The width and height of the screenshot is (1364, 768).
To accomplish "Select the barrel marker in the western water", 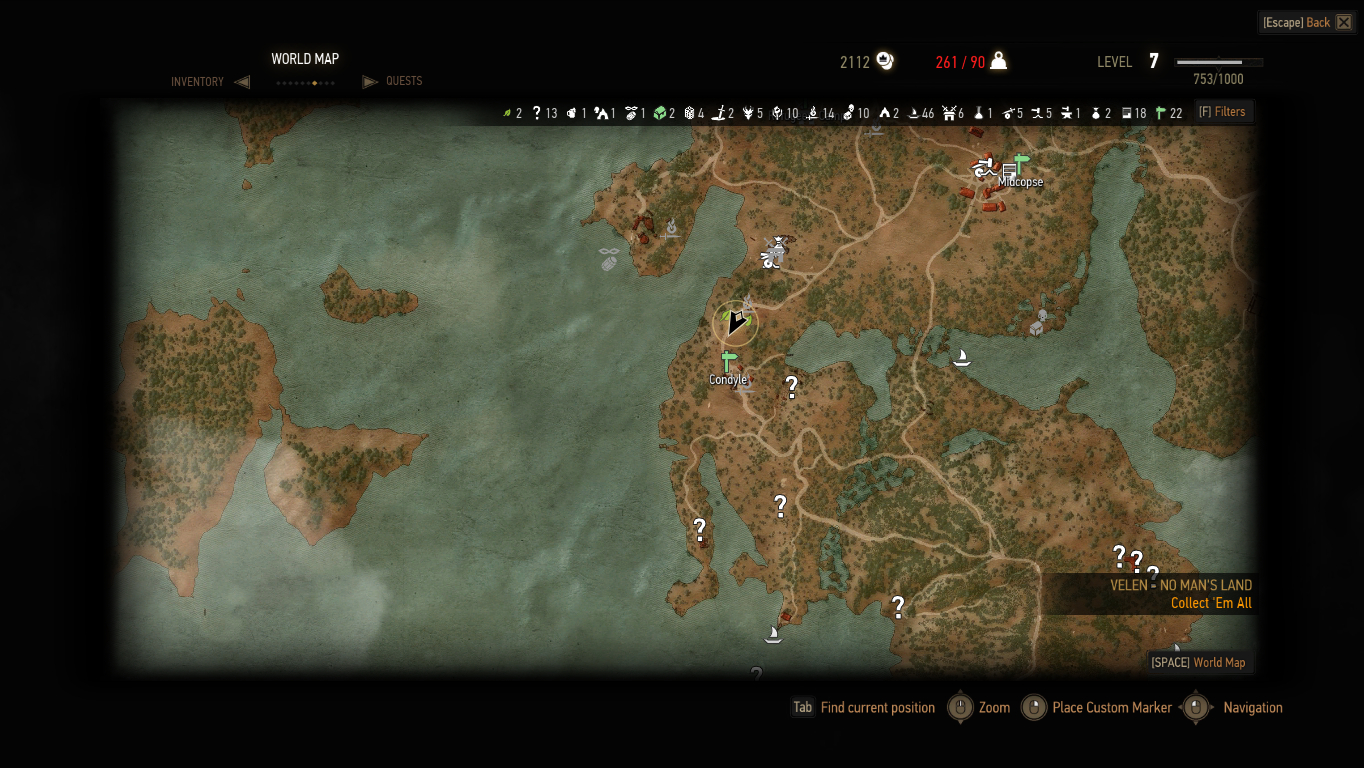I will pos(610,263).
